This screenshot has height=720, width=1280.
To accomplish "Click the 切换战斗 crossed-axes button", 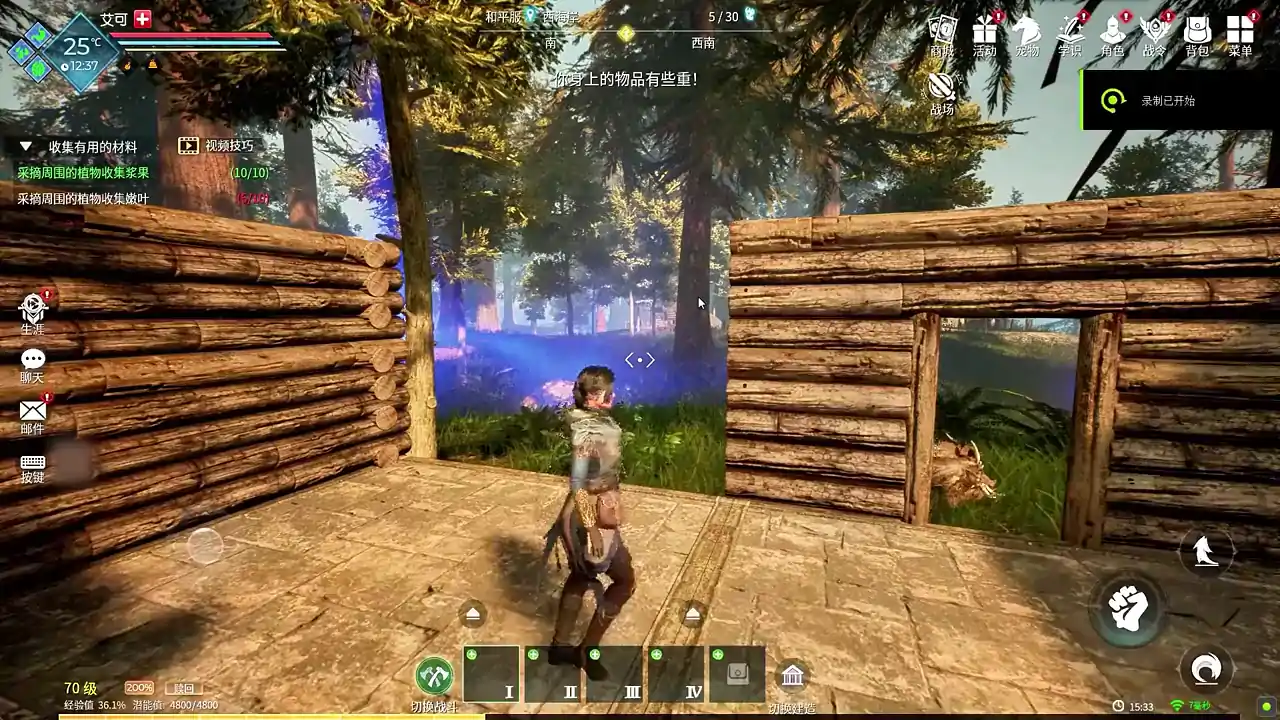I will click(x=434, y=676).
